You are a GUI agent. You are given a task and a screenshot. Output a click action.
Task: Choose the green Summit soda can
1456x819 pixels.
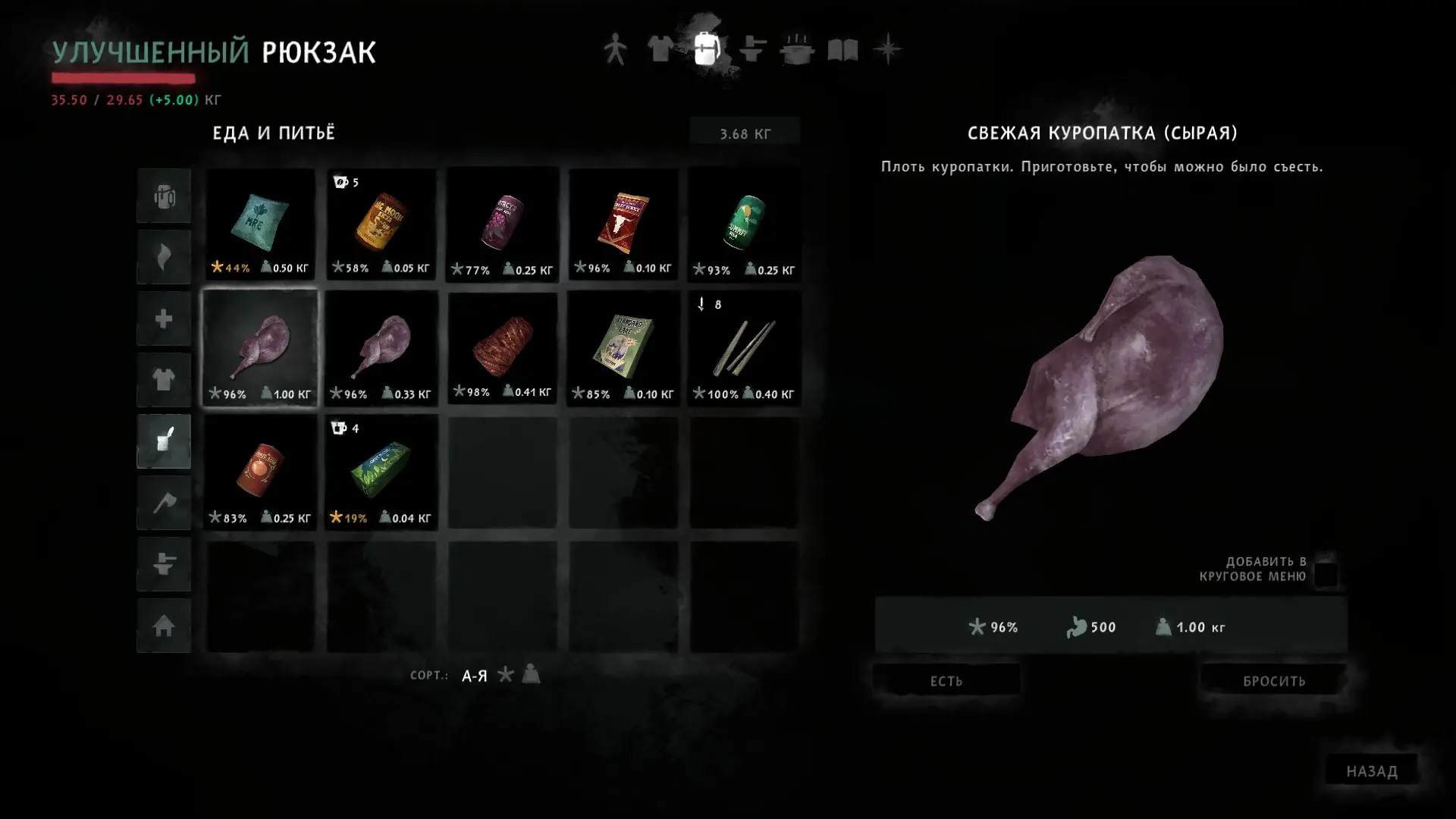point(744,224)
